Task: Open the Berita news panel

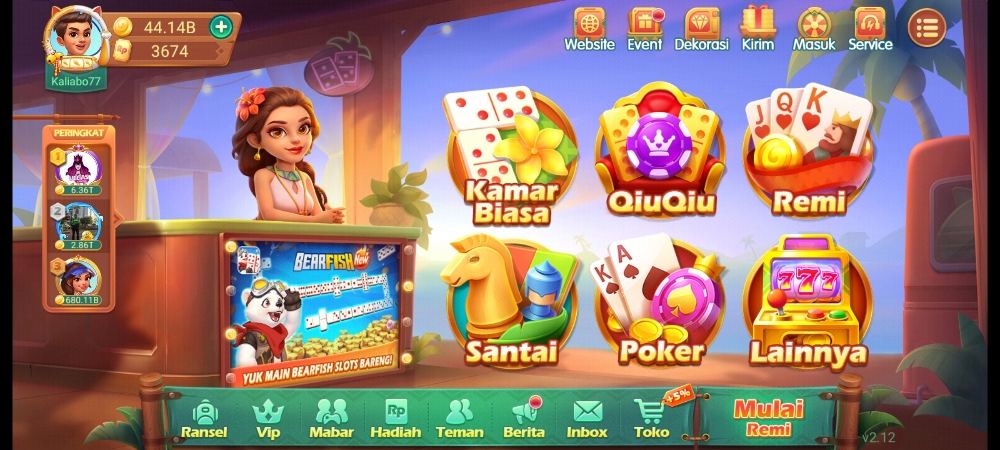Action: click(523, 418)
